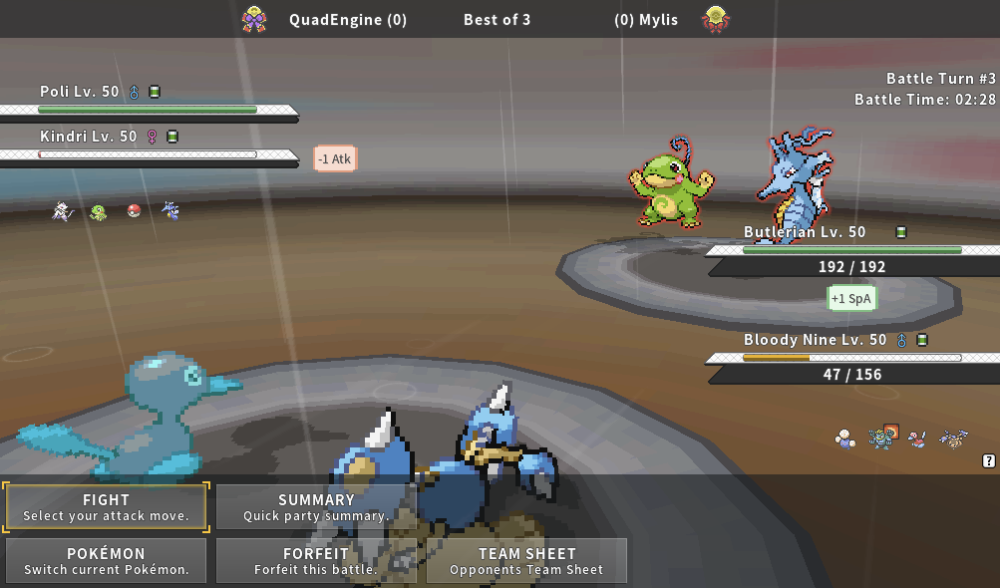This screenshot has height=588, width=1000.
Task: Inspect the Jumpluff icon in the opponent's party row
Action: 846,437
